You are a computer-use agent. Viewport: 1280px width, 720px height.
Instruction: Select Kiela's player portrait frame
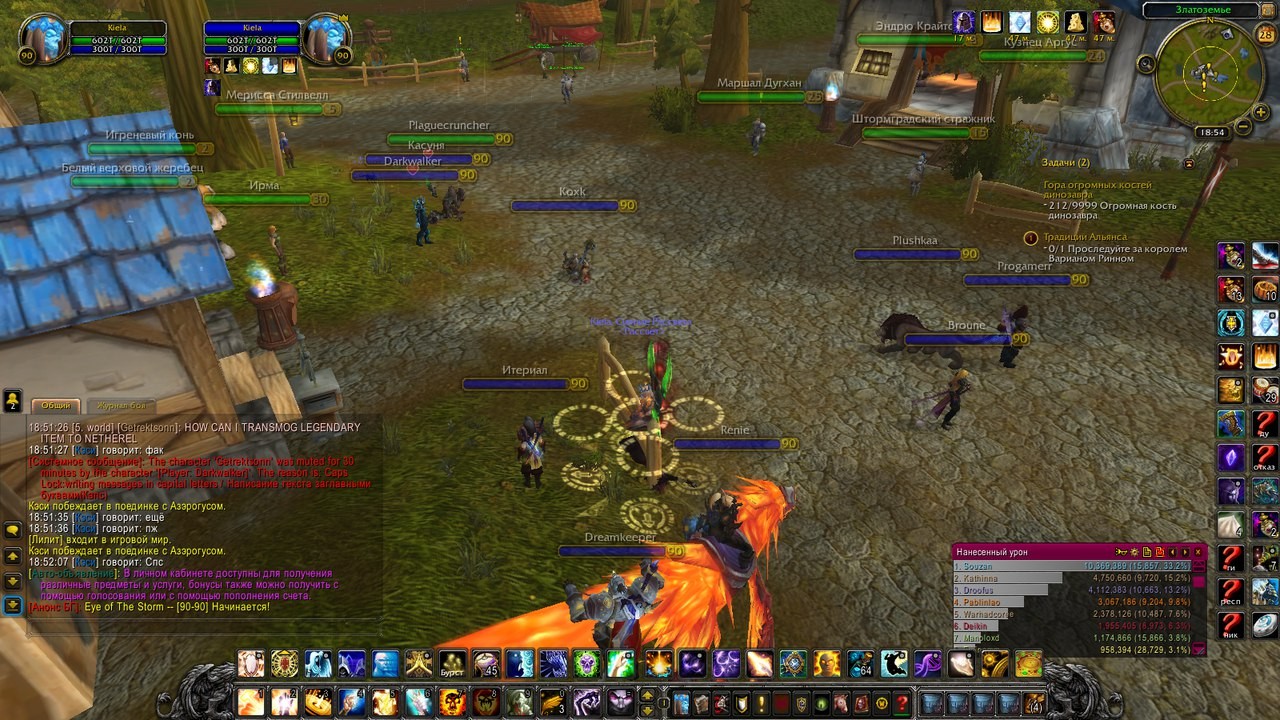42,40
